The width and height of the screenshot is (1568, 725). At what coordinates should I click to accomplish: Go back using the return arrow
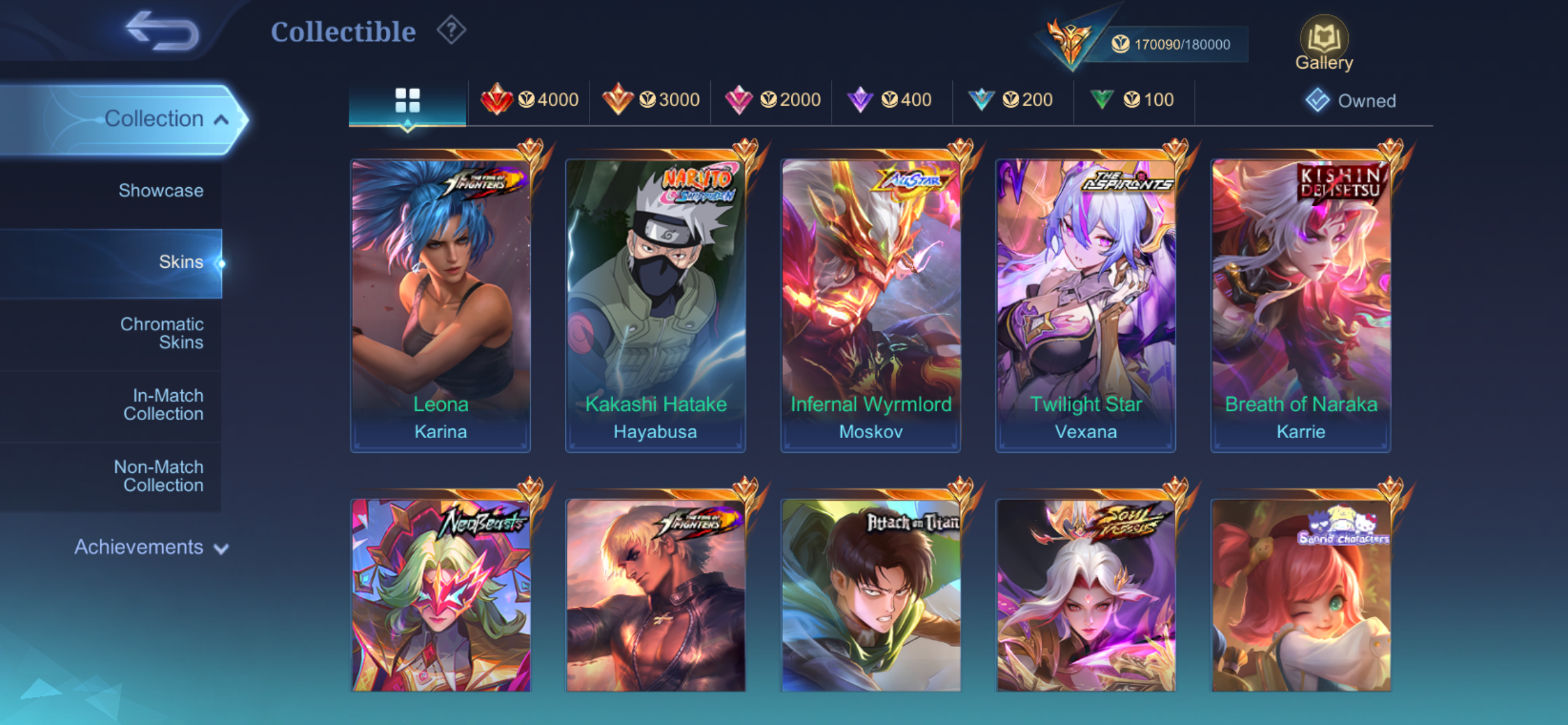(x=162, y=31)
